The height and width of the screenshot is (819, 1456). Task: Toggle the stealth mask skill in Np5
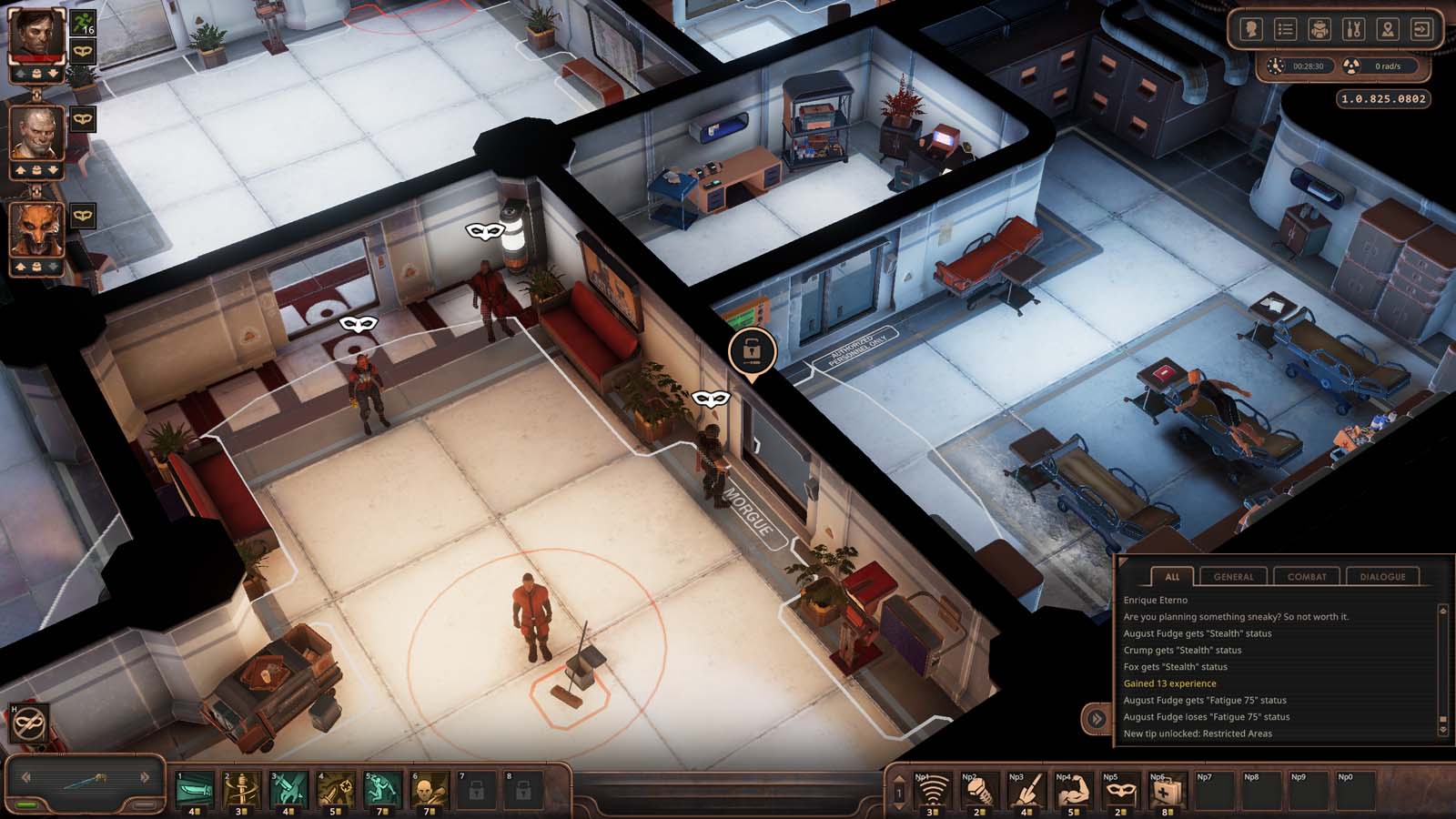(x=1119, y=792)
